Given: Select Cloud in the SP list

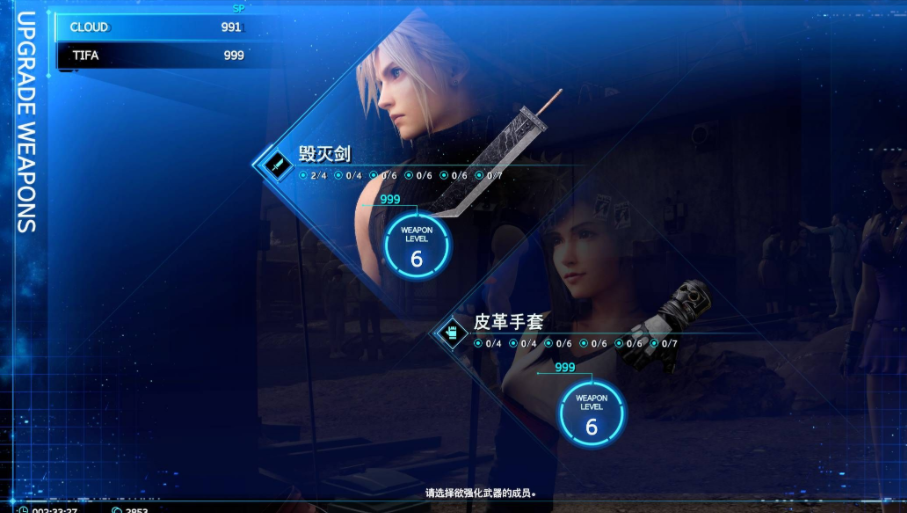Looking at the screenshot, I should (x=155, y=27).
